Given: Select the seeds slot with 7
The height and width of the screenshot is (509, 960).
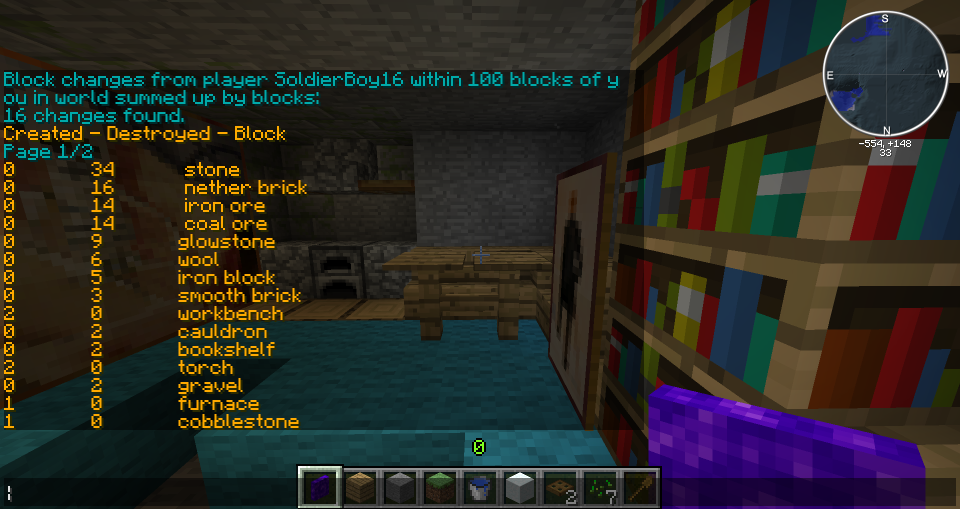Looking at the screenshot, I should (x=599, y=488).
